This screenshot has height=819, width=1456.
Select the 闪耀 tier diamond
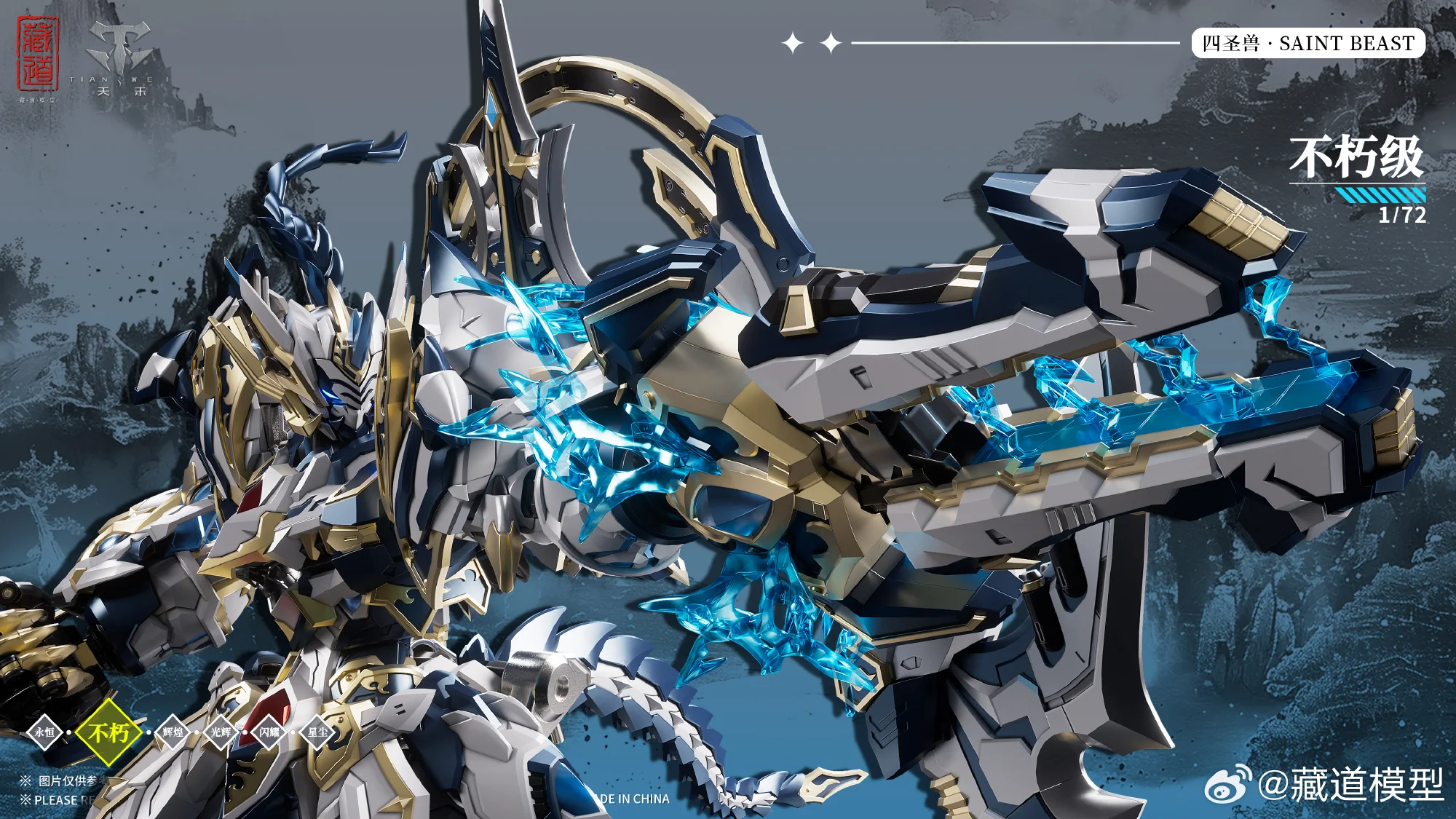click(x=269, y=732)
